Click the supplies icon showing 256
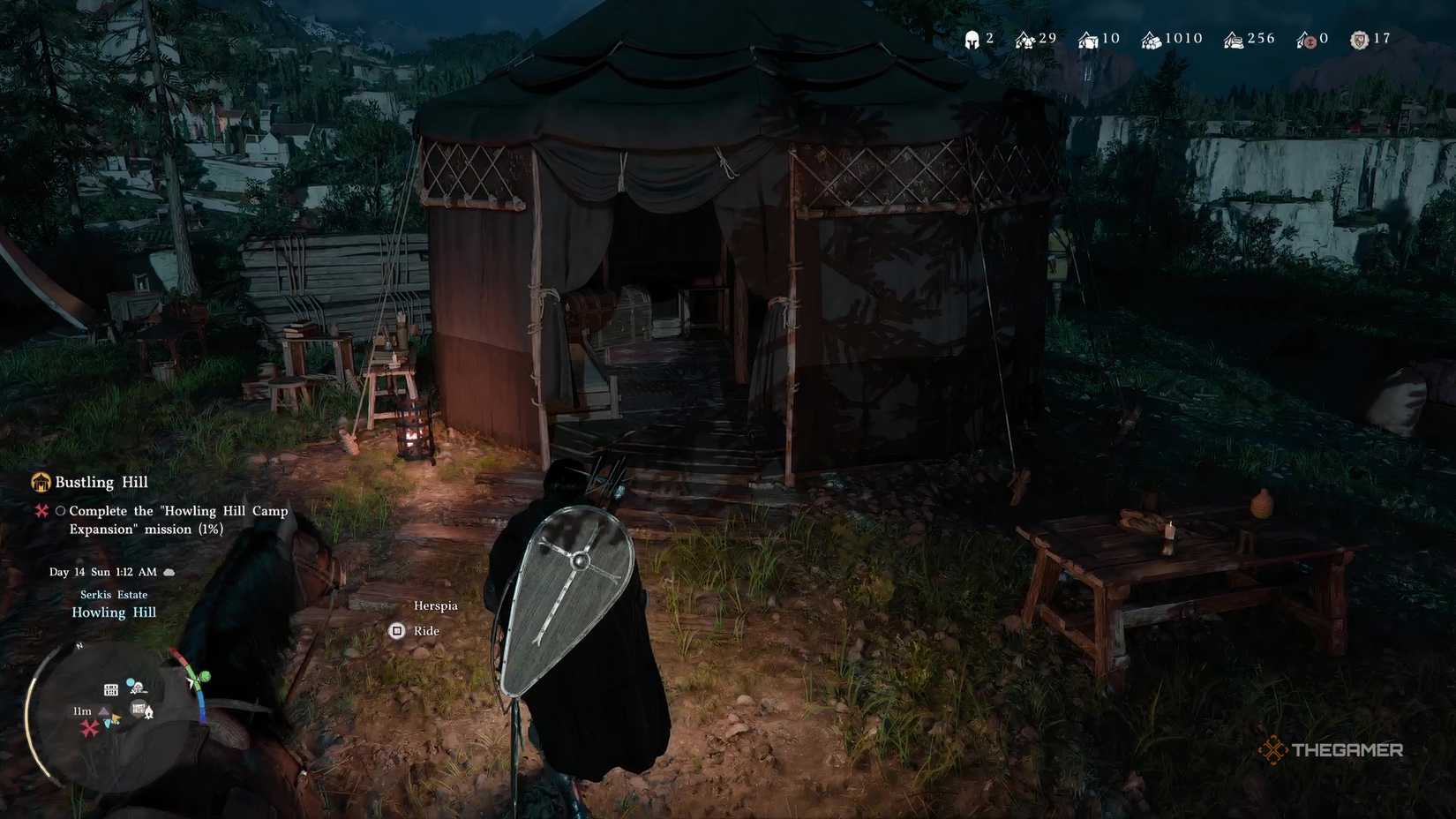Screen dimensions: 1456x819 click(x=1234, y=39)
